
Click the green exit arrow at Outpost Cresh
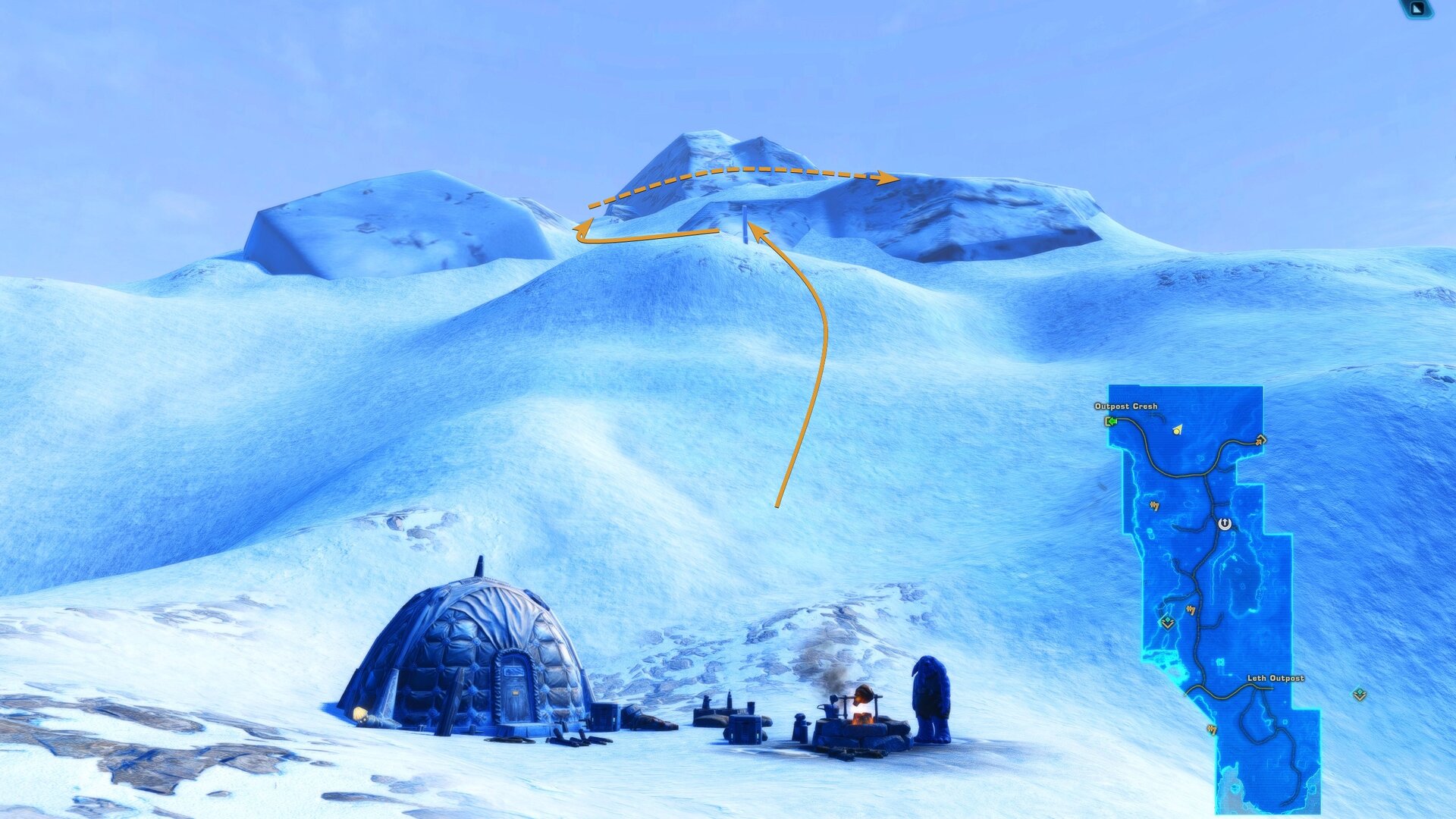[x=1111, y=421]
